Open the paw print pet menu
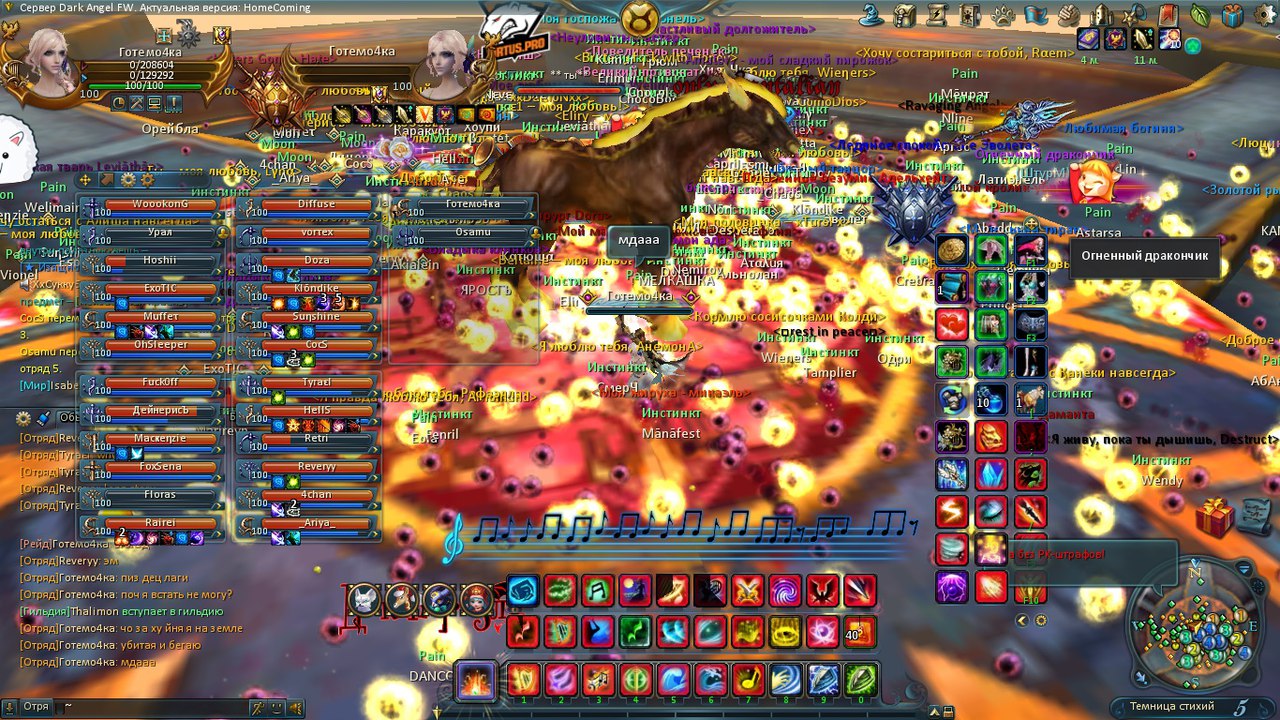This screenshot has width=1280, height=720. 1003,15
